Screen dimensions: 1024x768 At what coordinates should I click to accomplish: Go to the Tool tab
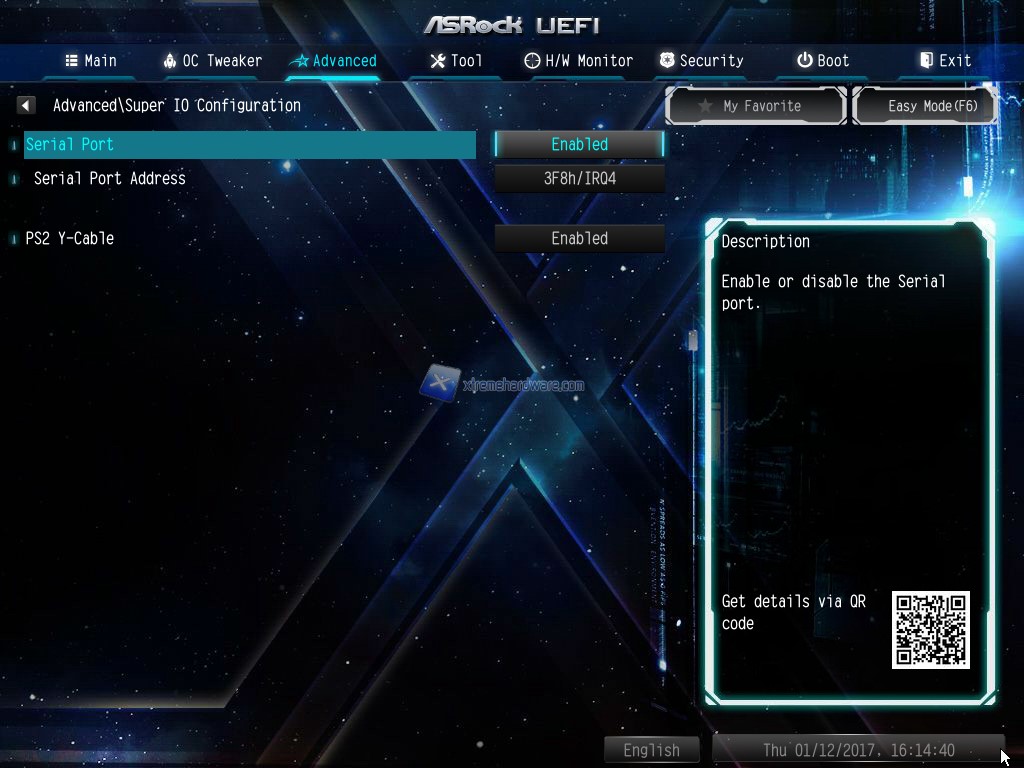click(x=456, y=61)
